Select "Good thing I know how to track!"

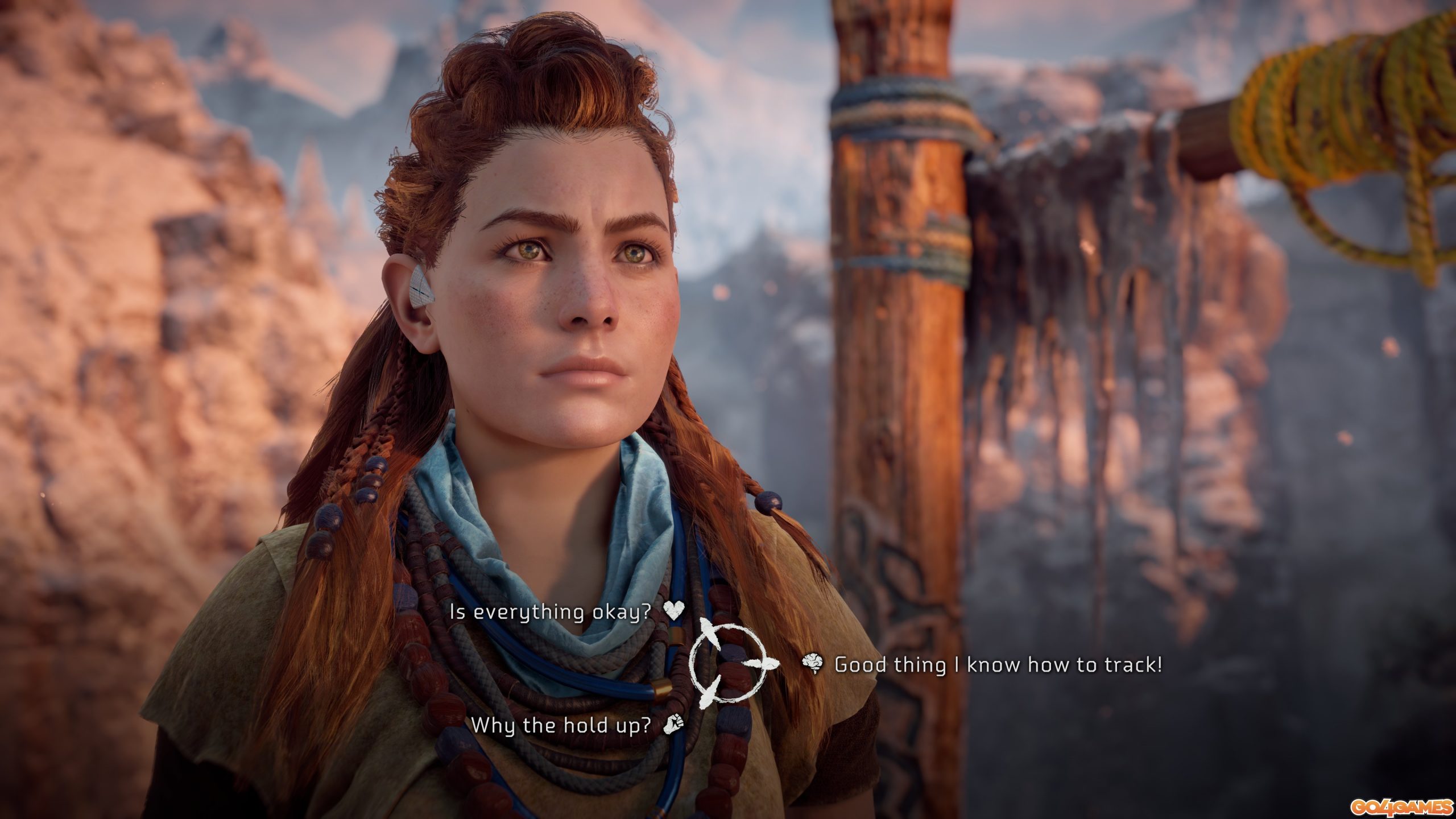click(x=998, y=664)
